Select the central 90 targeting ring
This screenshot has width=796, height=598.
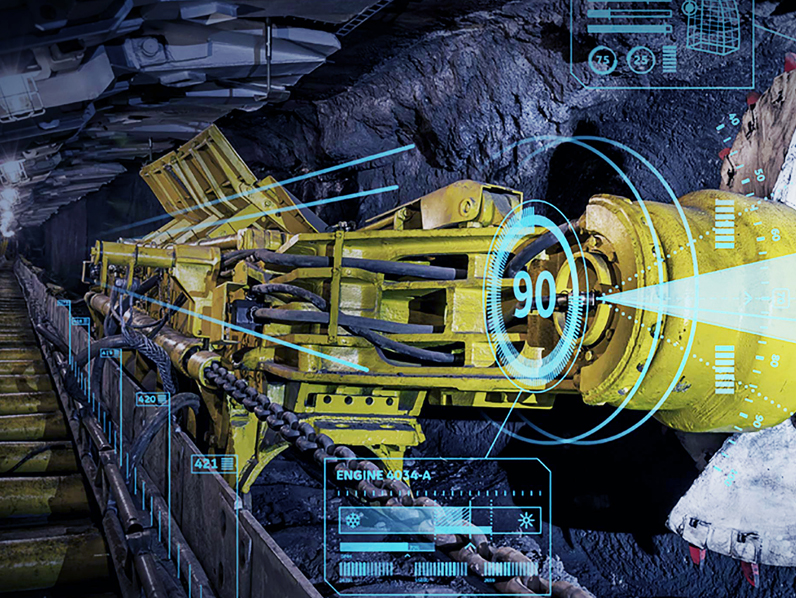coord(534,293)
